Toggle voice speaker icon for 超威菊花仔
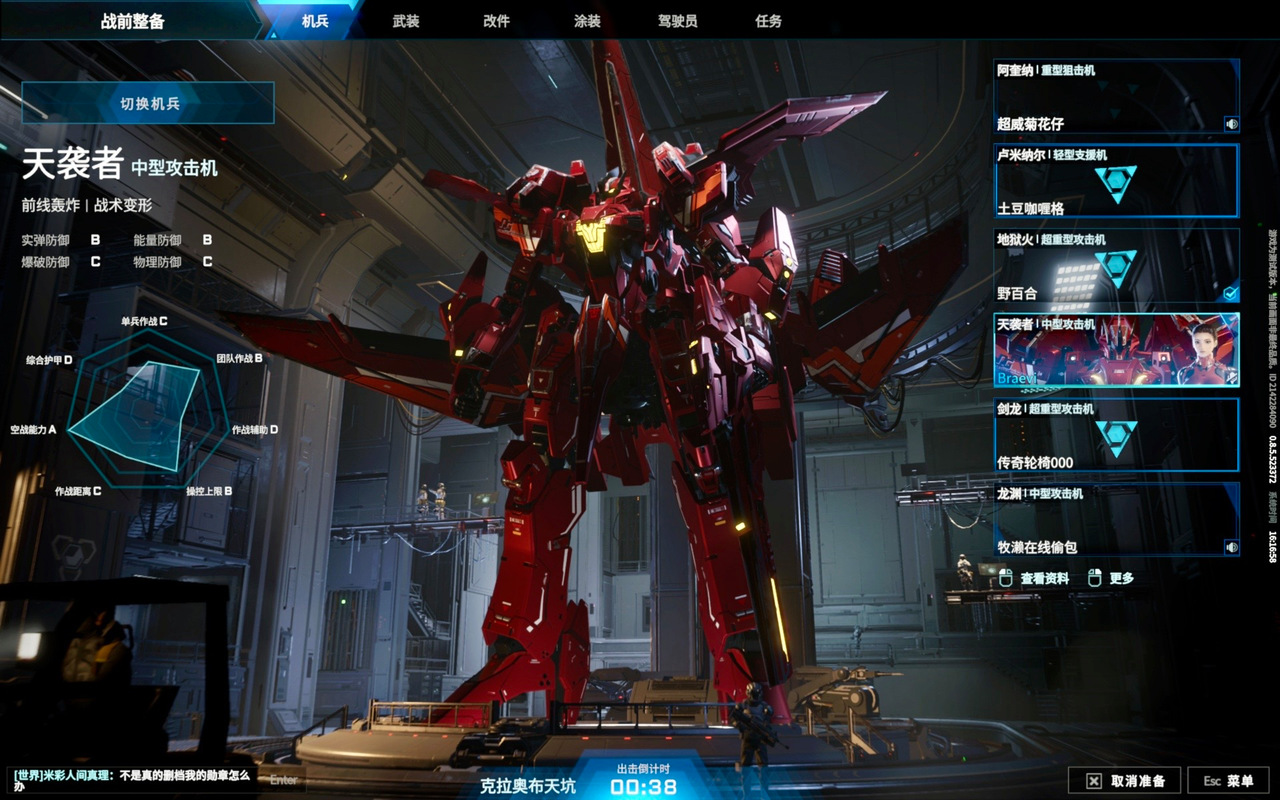 click(x=1231, y=124)
